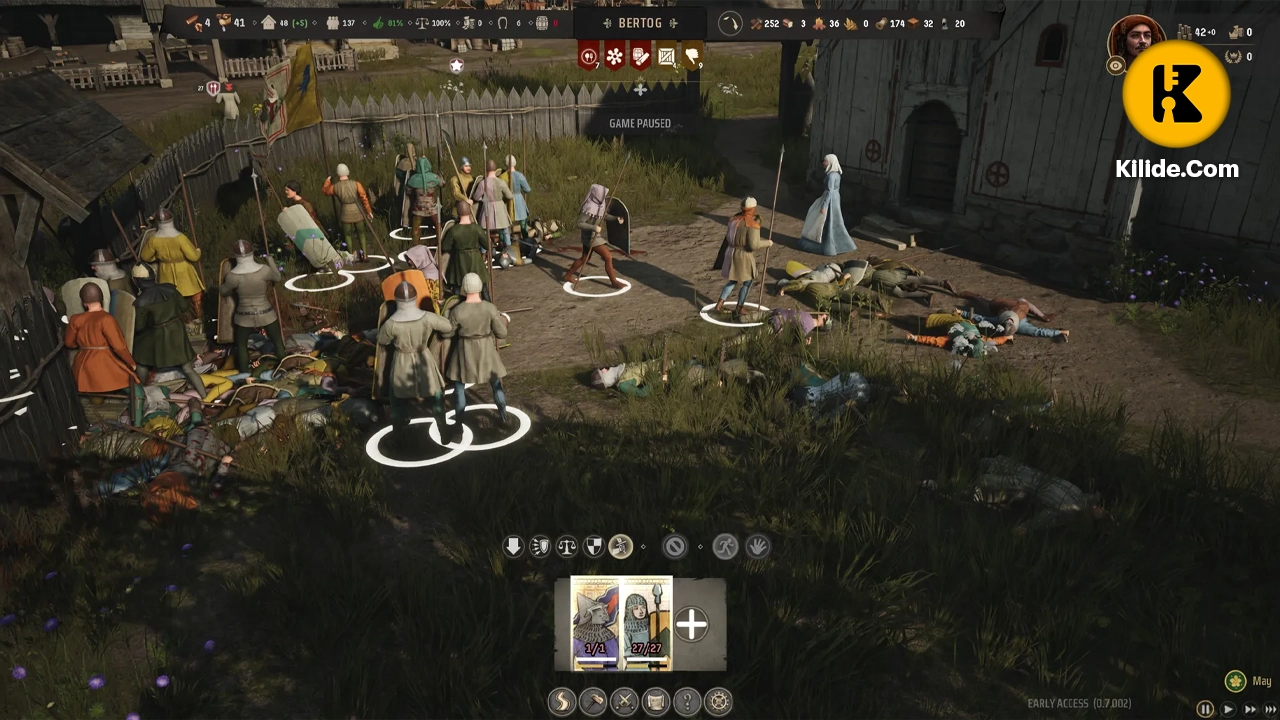
Task: Add a new unit with the plus button
Action: tap(691, 625)
